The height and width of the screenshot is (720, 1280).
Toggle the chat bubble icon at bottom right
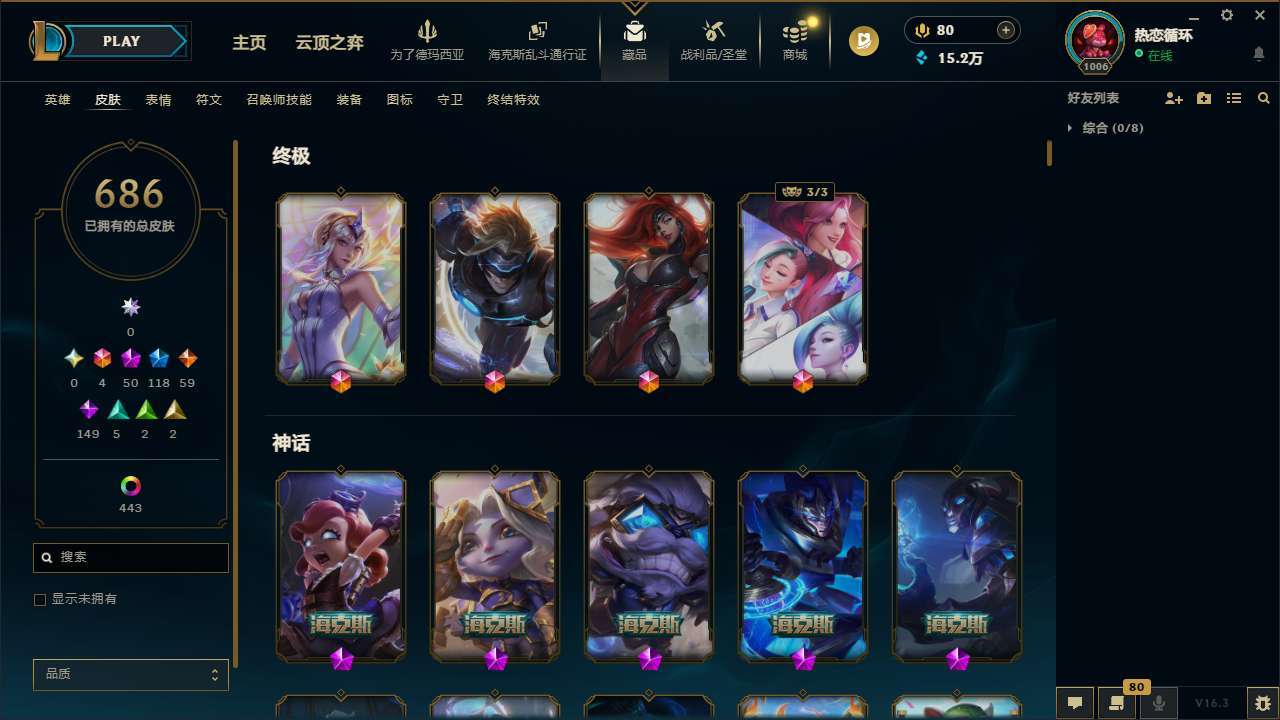click(x=1074, y=702)
